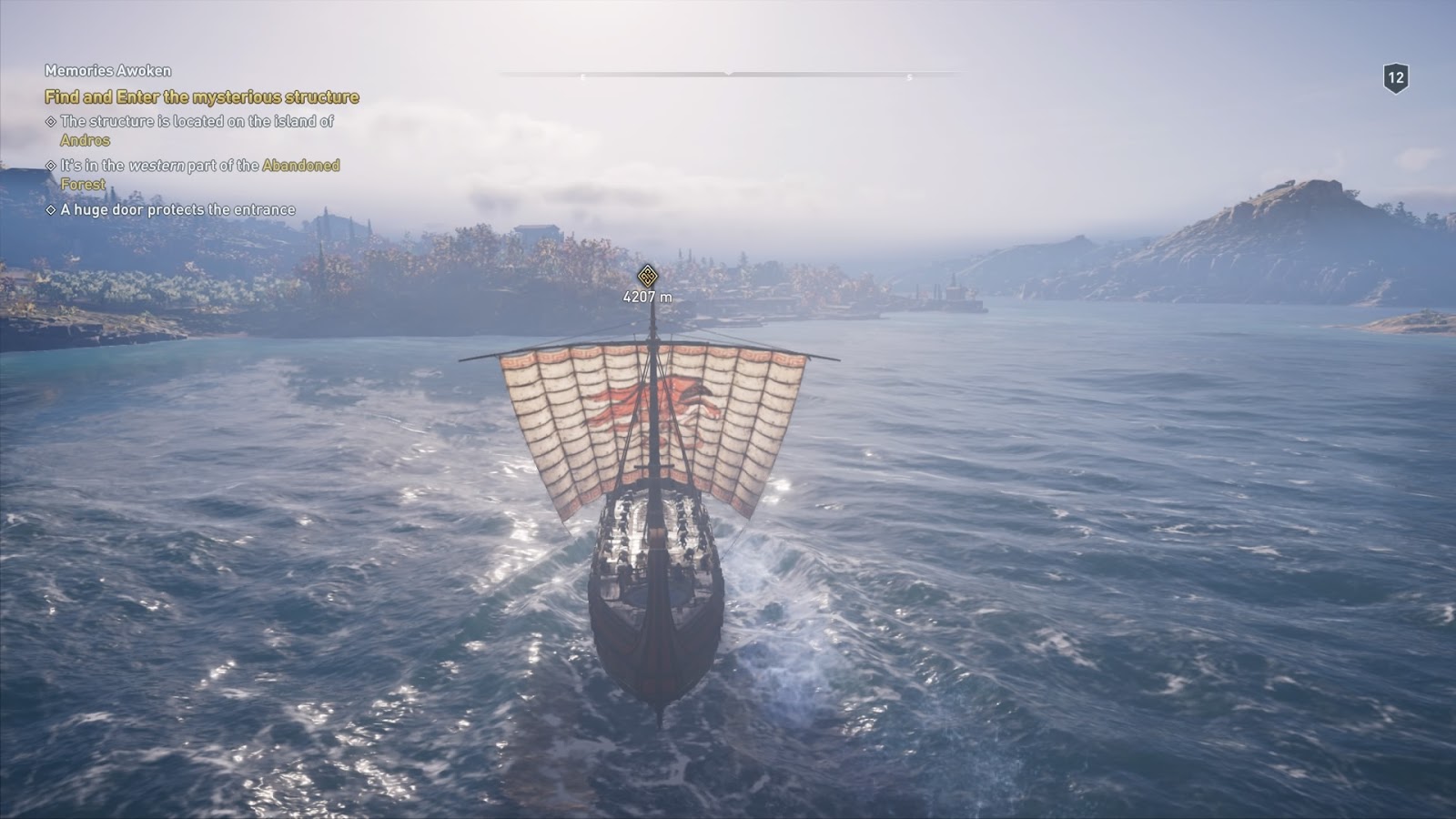The image size is (1456, 819).
Task: Choose the 'A huge door protects the entrance' hint
Action: pyautogui.click(x=177, y=210)
